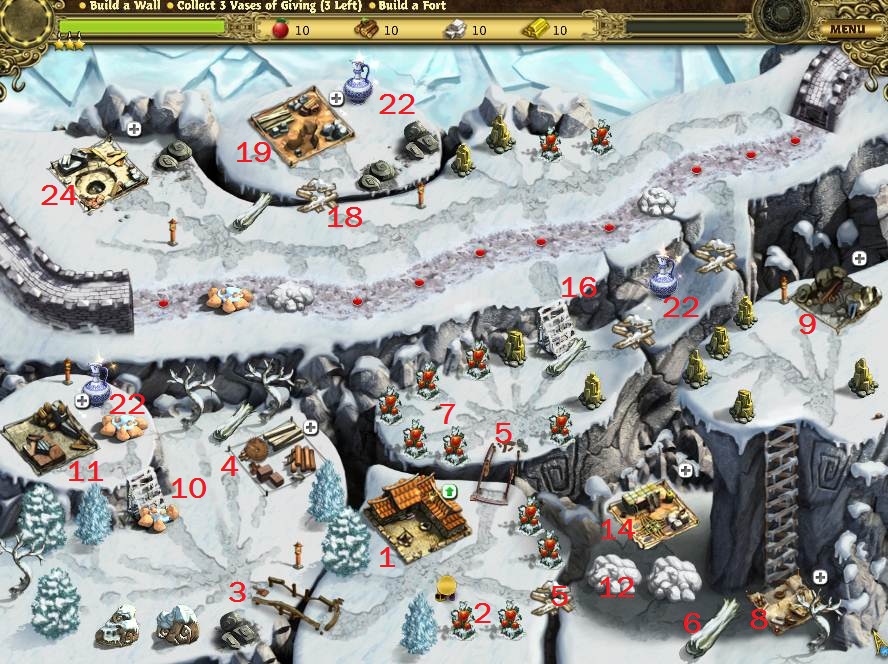
Task: Tap the plus icon above site 24
Action: coord(133,129)
